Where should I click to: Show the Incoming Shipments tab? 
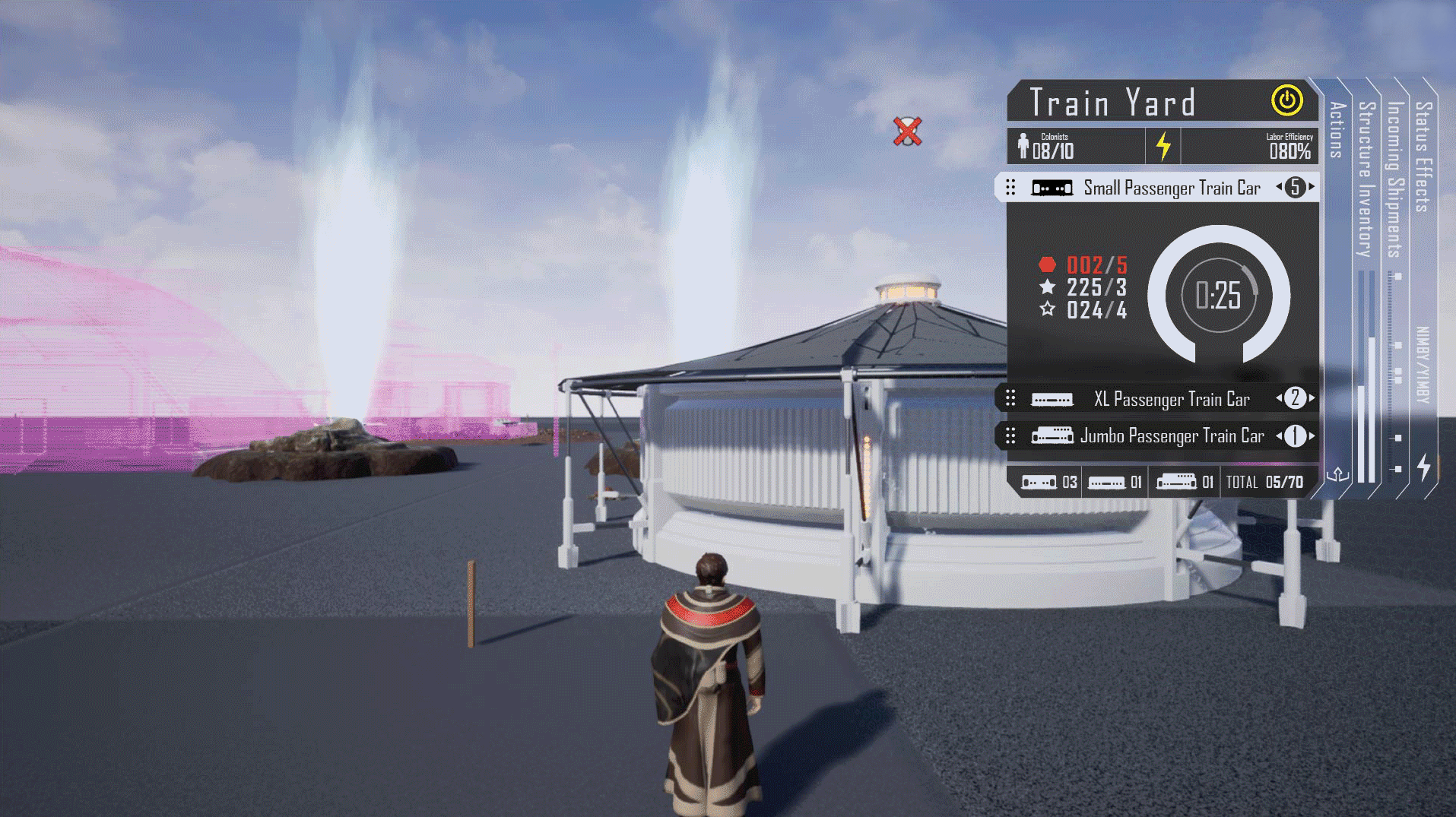(x=1394, y=179)
